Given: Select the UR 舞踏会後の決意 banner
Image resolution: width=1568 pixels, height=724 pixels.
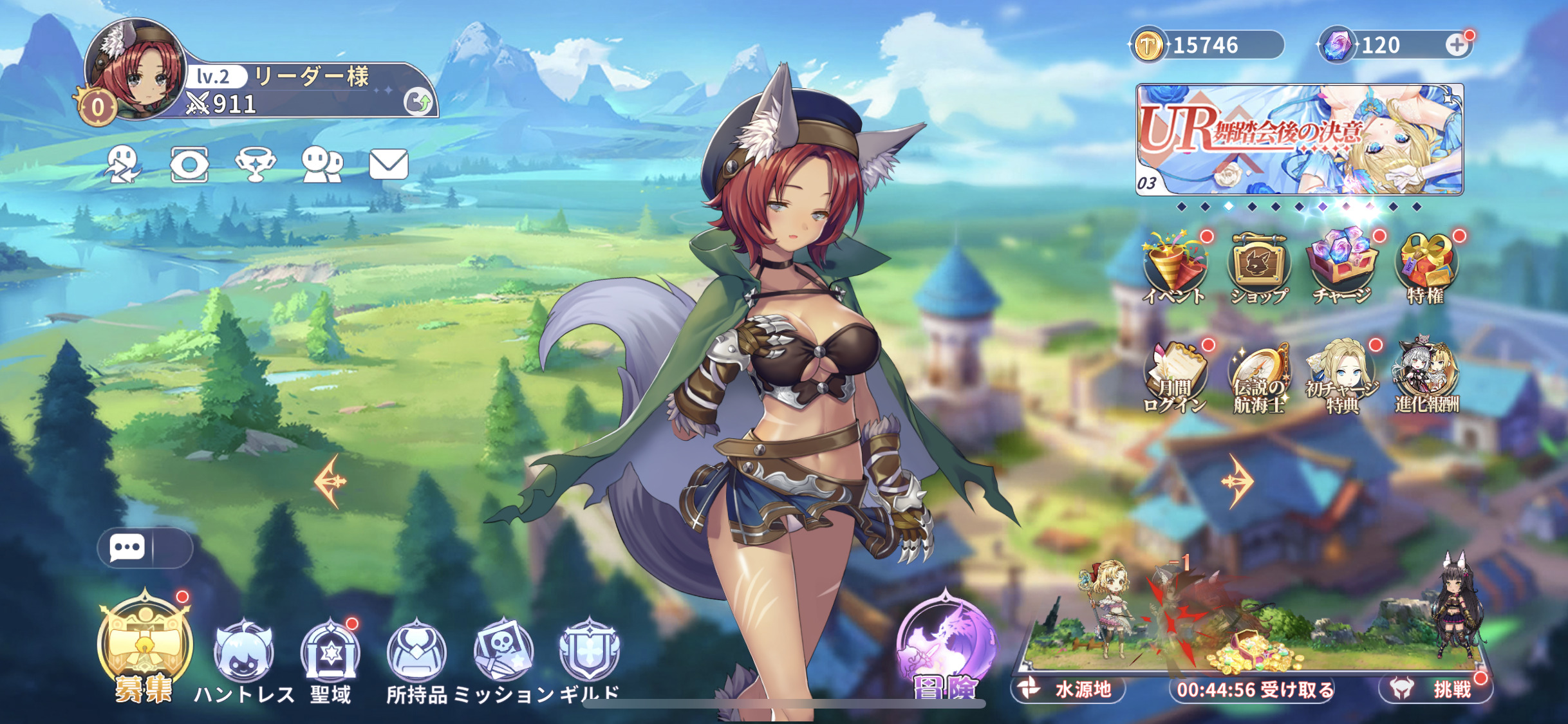Looking at the screenshot, I should click(x=1299, y=139).
